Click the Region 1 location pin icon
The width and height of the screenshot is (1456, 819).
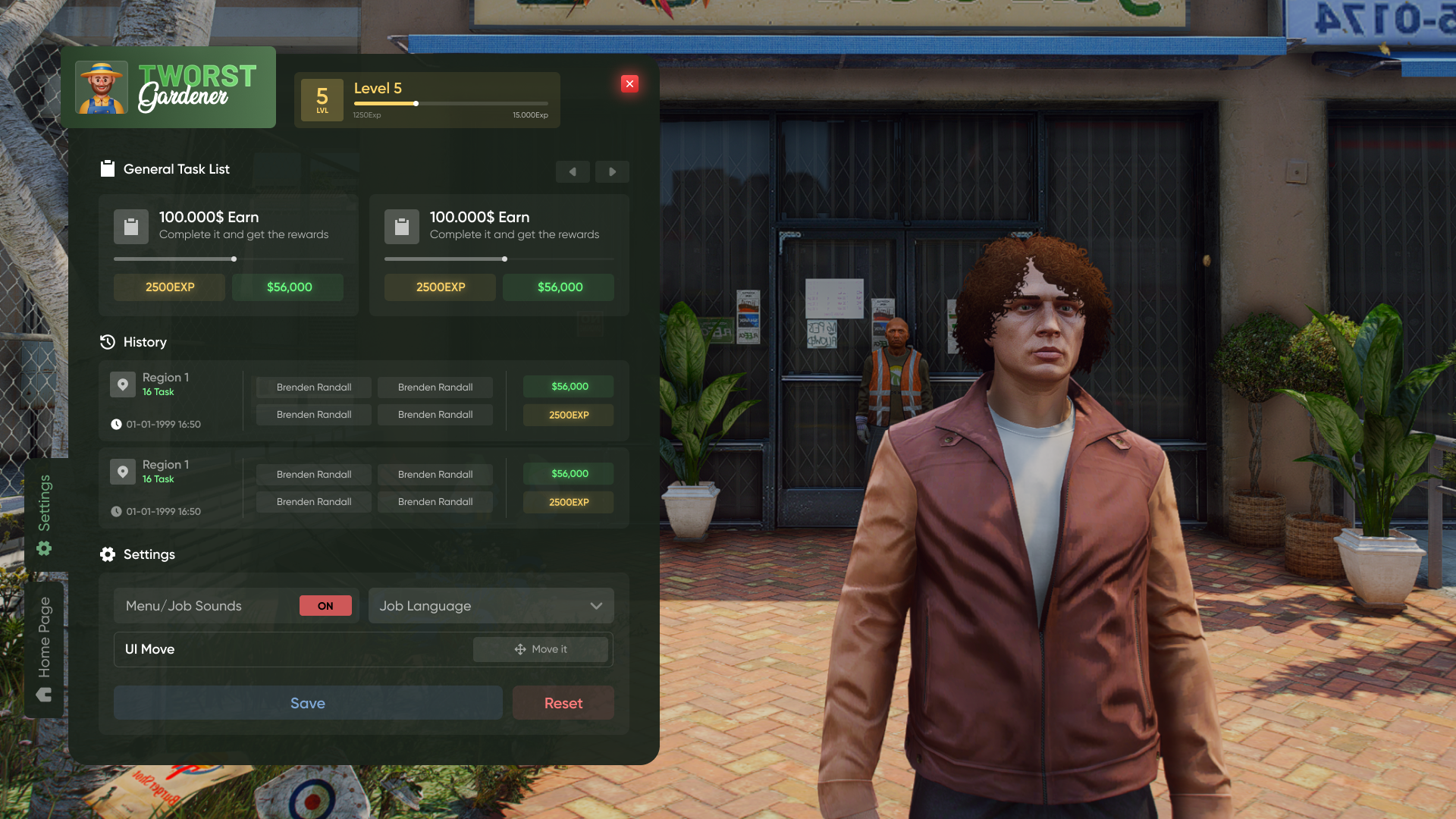pyautogui.click(x=123, y=384)
